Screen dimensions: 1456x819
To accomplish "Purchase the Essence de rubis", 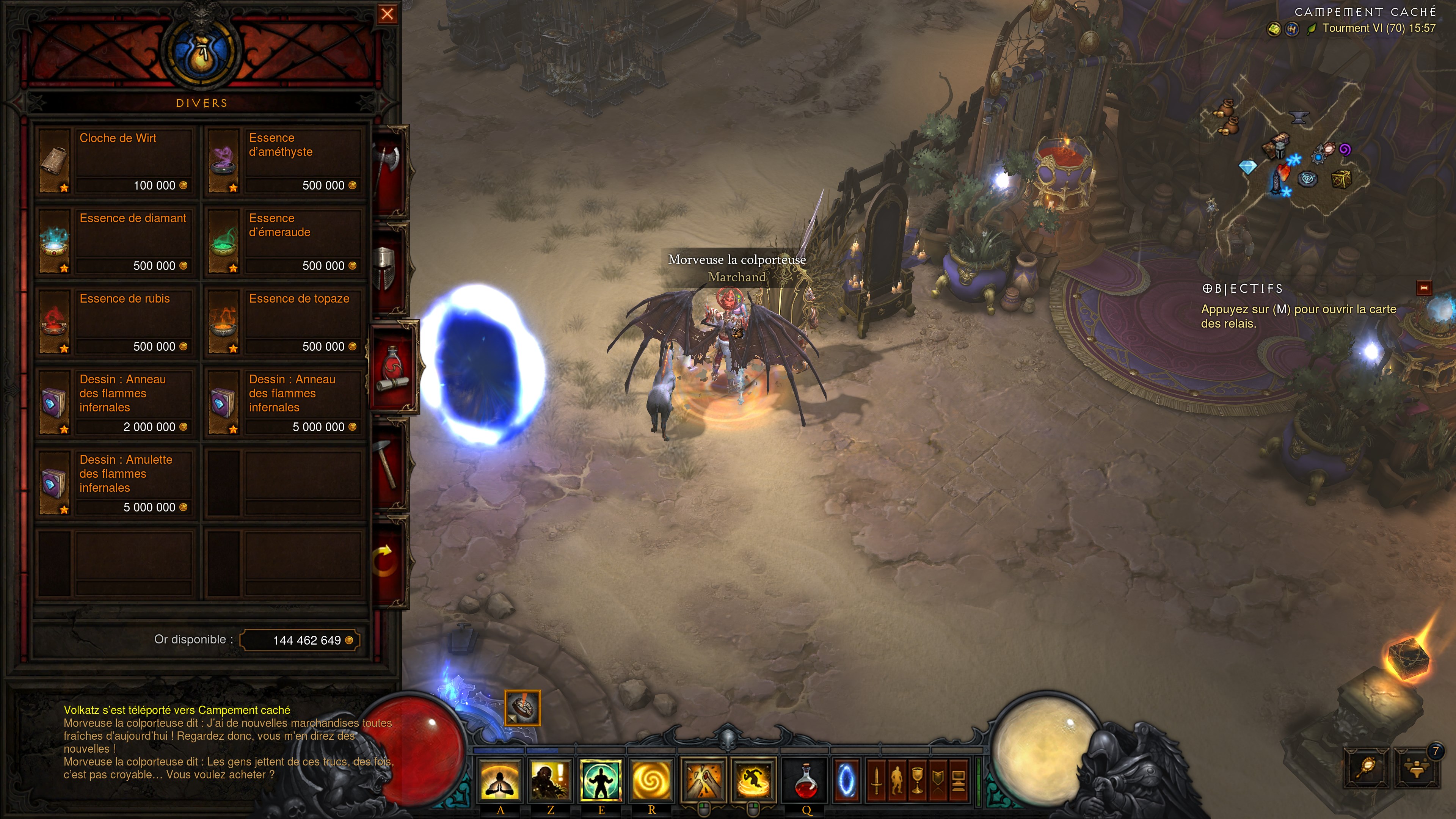I will point(116,322).
